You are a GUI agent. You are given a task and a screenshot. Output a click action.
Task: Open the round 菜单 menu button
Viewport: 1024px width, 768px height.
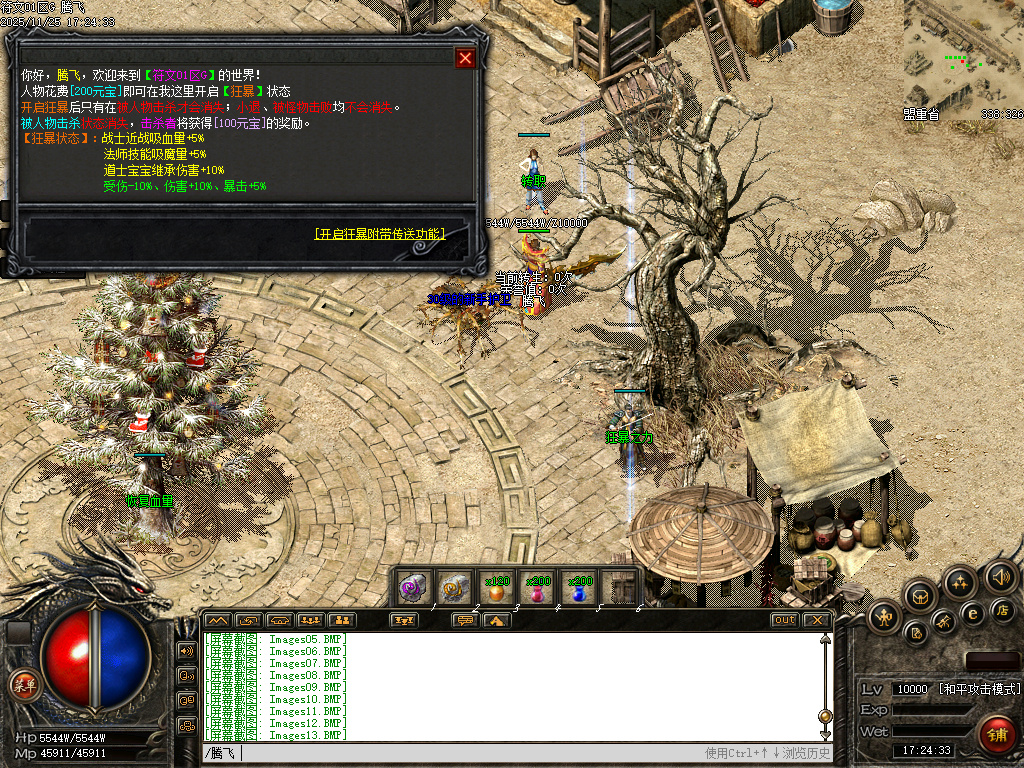24,685
